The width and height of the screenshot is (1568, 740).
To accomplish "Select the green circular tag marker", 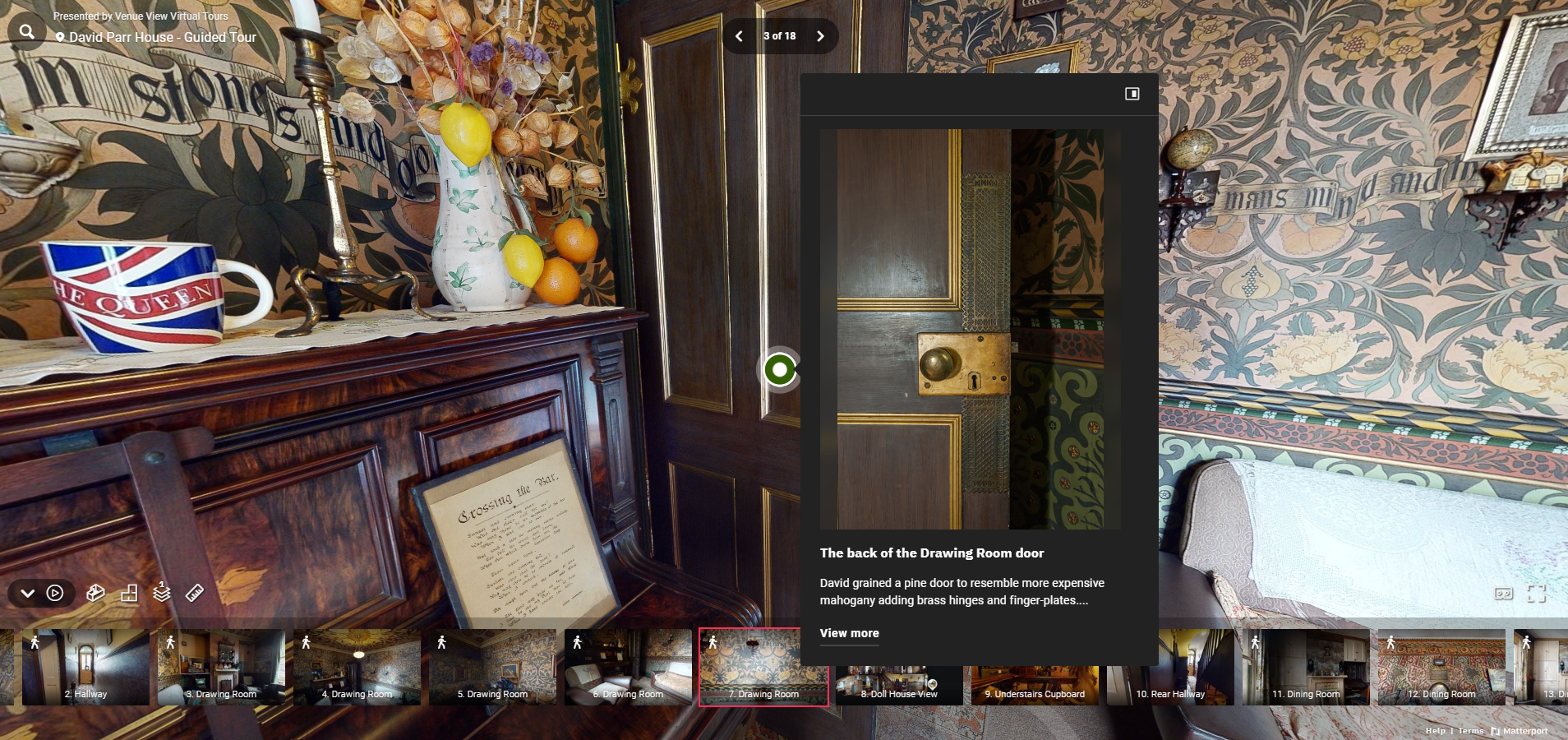I will [x=780, y=370].
